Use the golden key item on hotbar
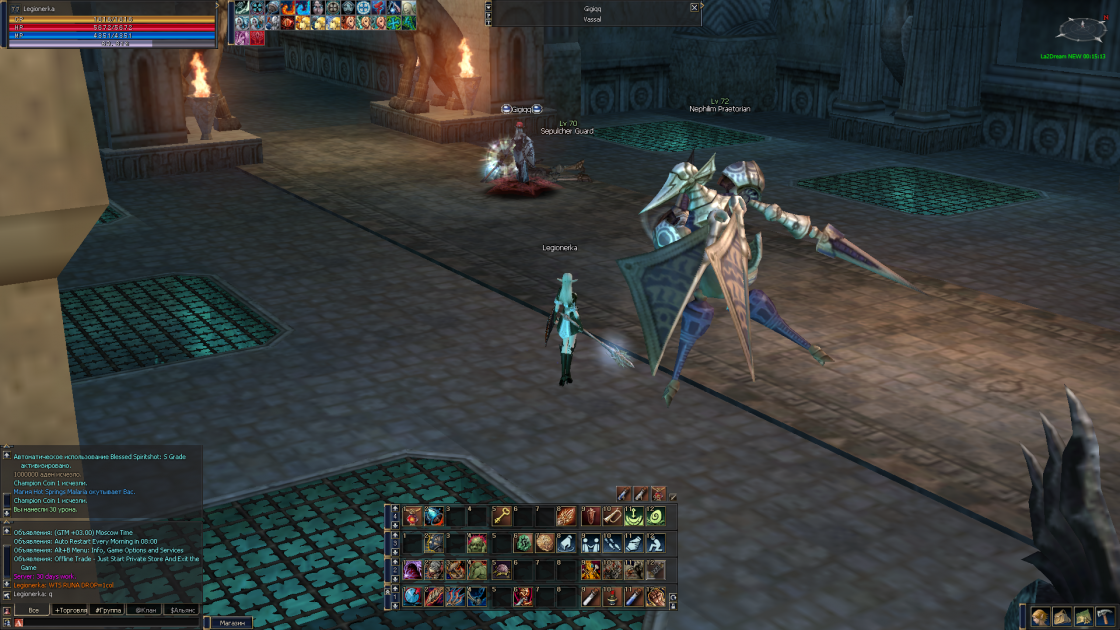The height and width of the screenshot is (630, 1120). [x=501, y=516]
